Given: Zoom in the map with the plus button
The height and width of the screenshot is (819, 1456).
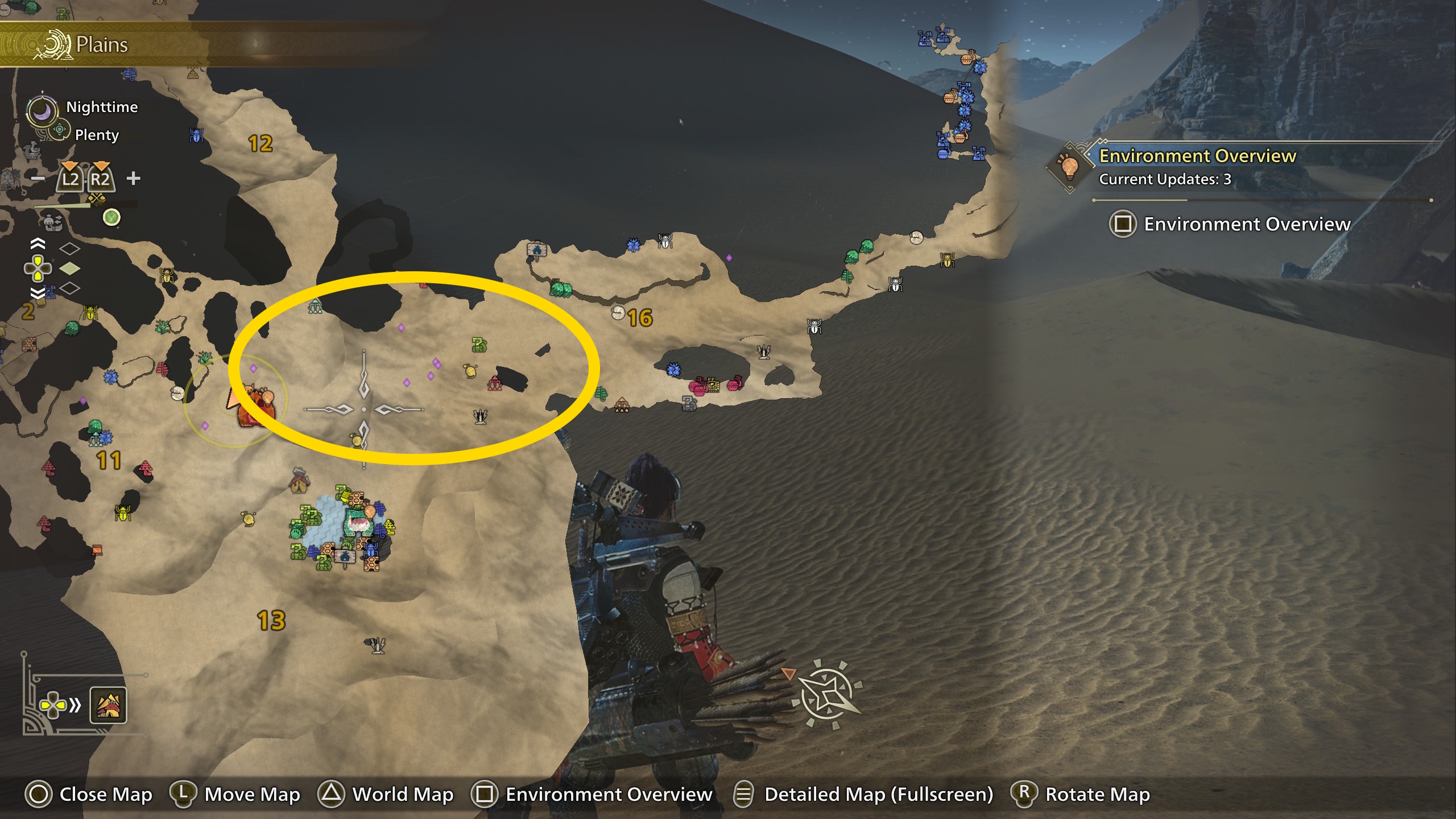Looking at the screenshot, I should pos(133,179).
